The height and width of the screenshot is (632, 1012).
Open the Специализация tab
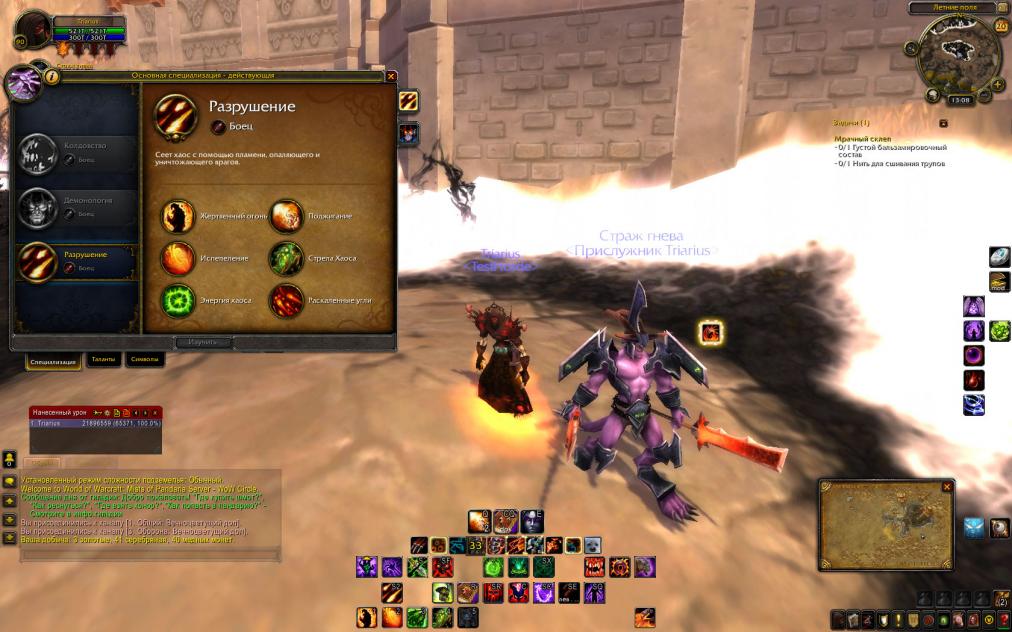pos(54,361)
